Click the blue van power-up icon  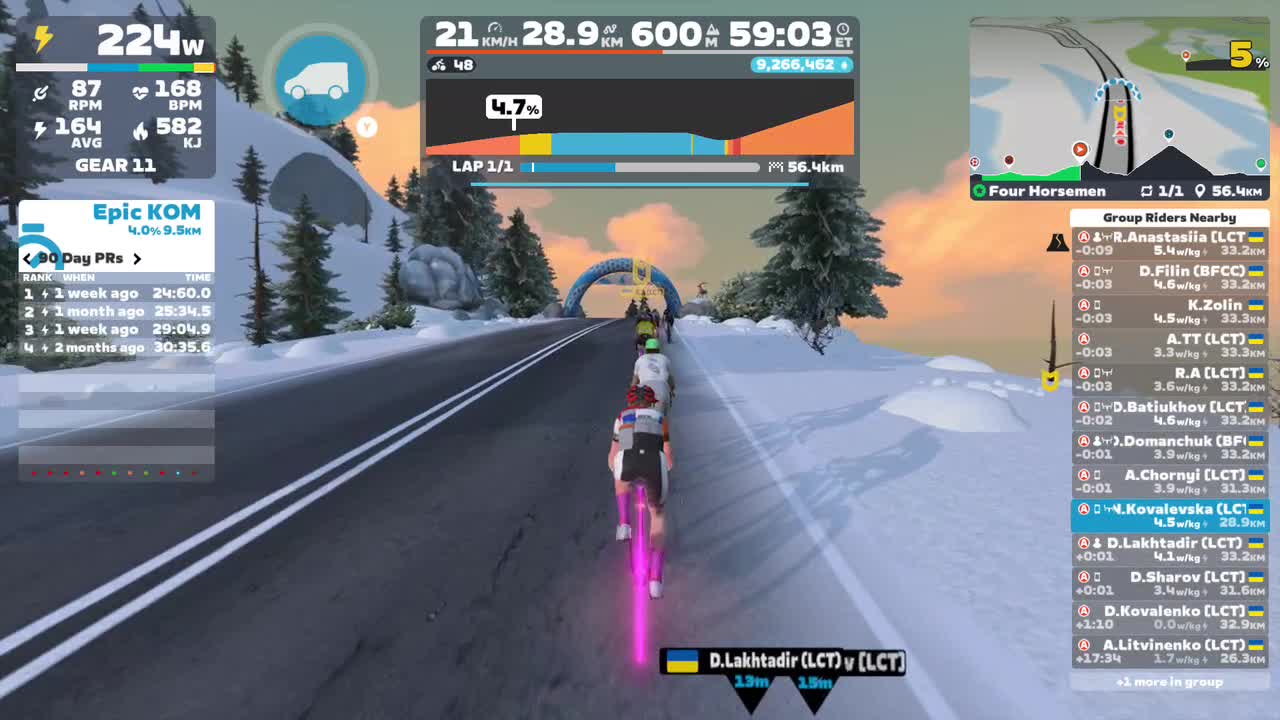tap(320, 80)
